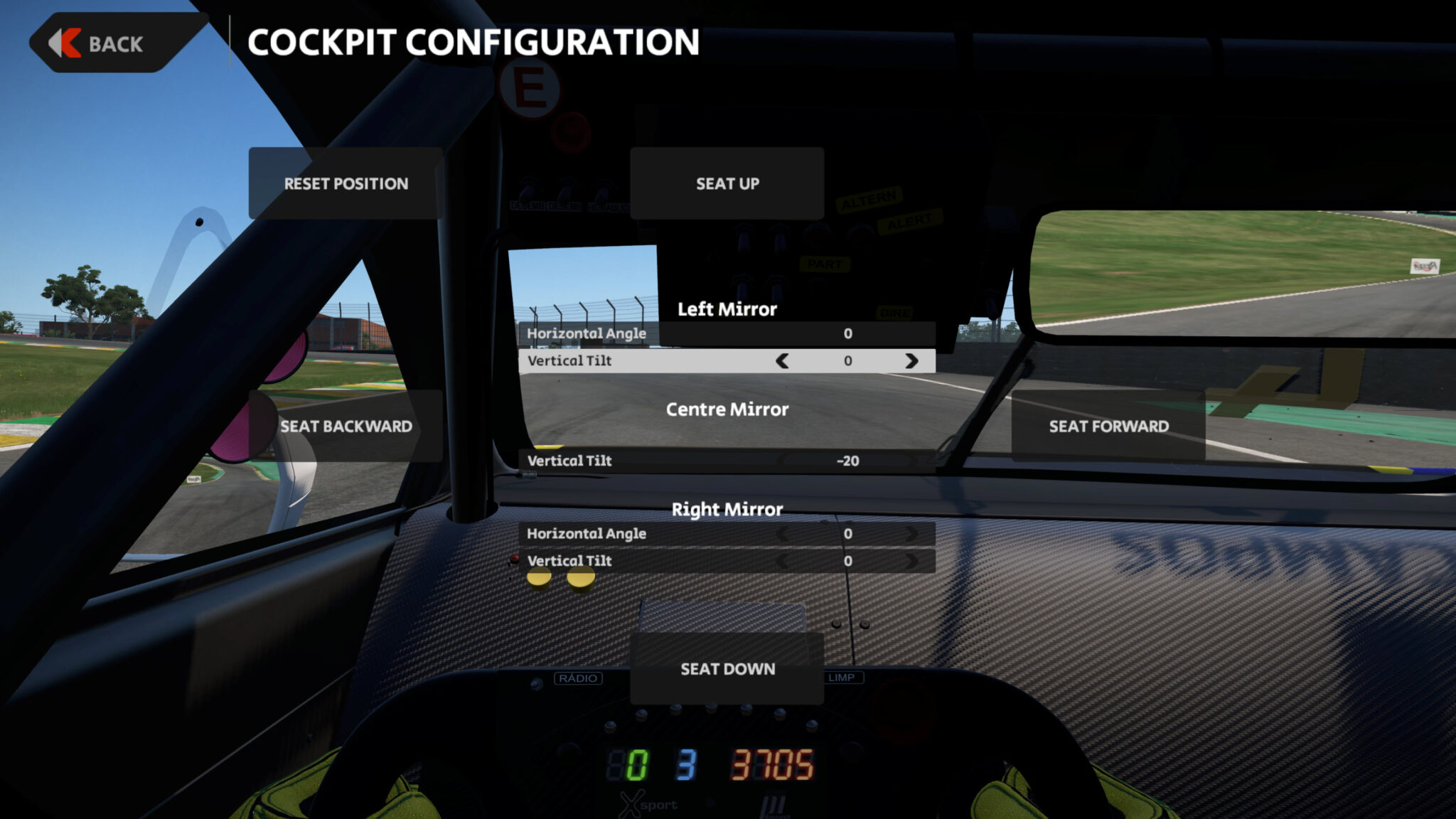
Task: Decrease Right Mirror Horizontal Angle with left chevron
Action: click(782, 534)
